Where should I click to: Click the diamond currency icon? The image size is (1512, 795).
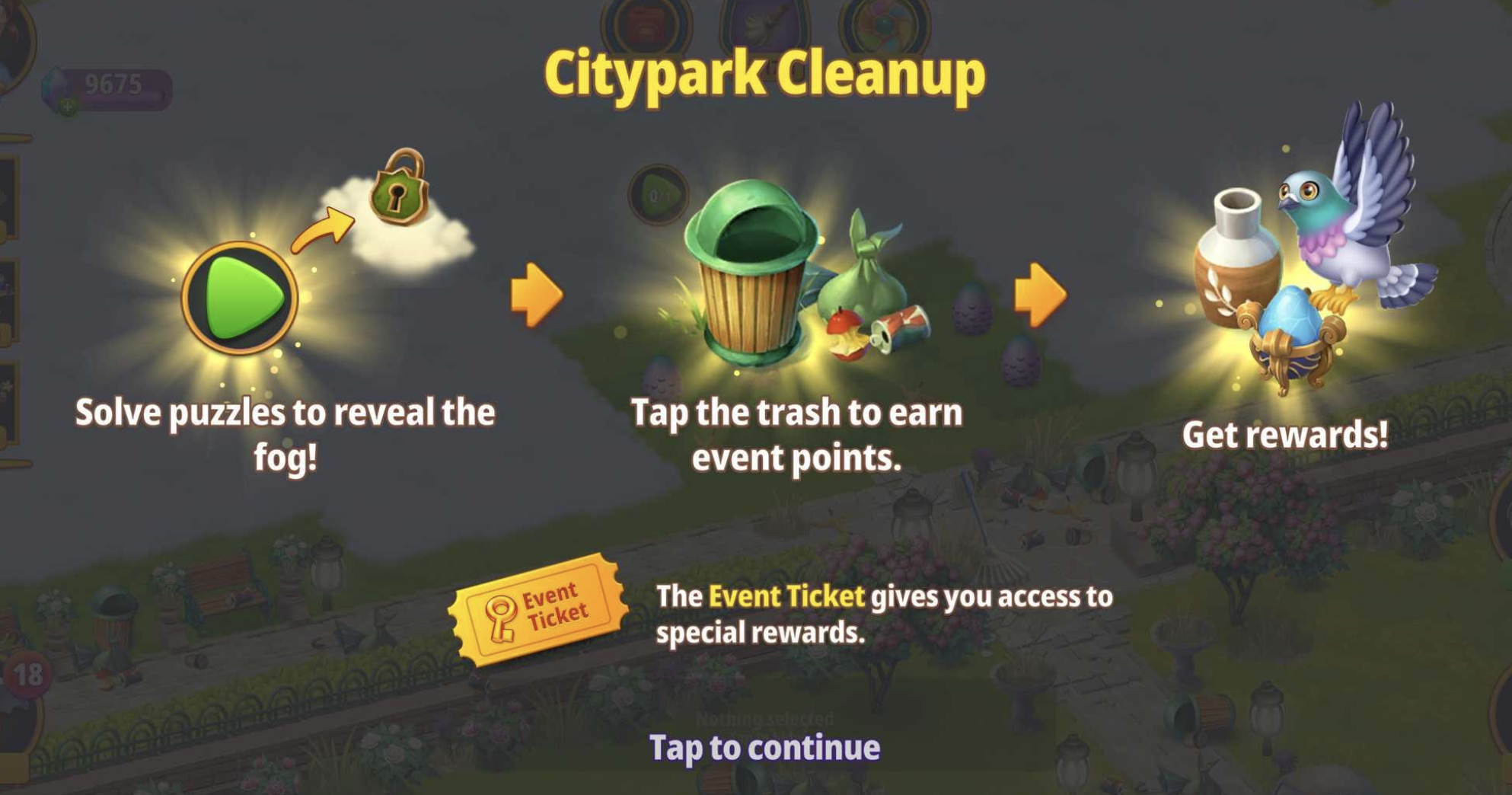tap(53, 88)
